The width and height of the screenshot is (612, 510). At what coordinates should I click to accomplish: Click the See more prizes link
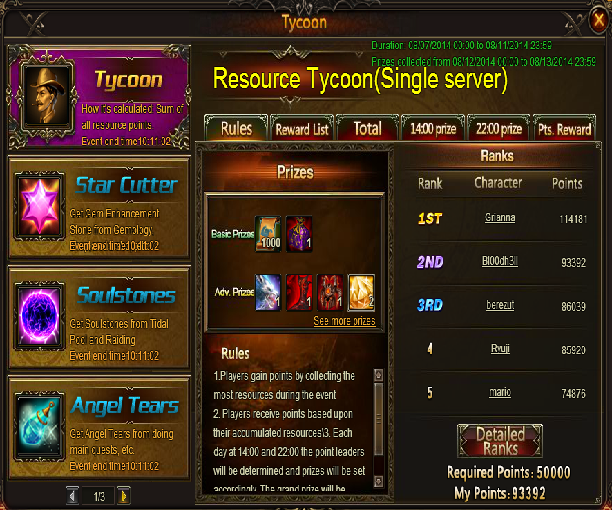pos(344,321)
